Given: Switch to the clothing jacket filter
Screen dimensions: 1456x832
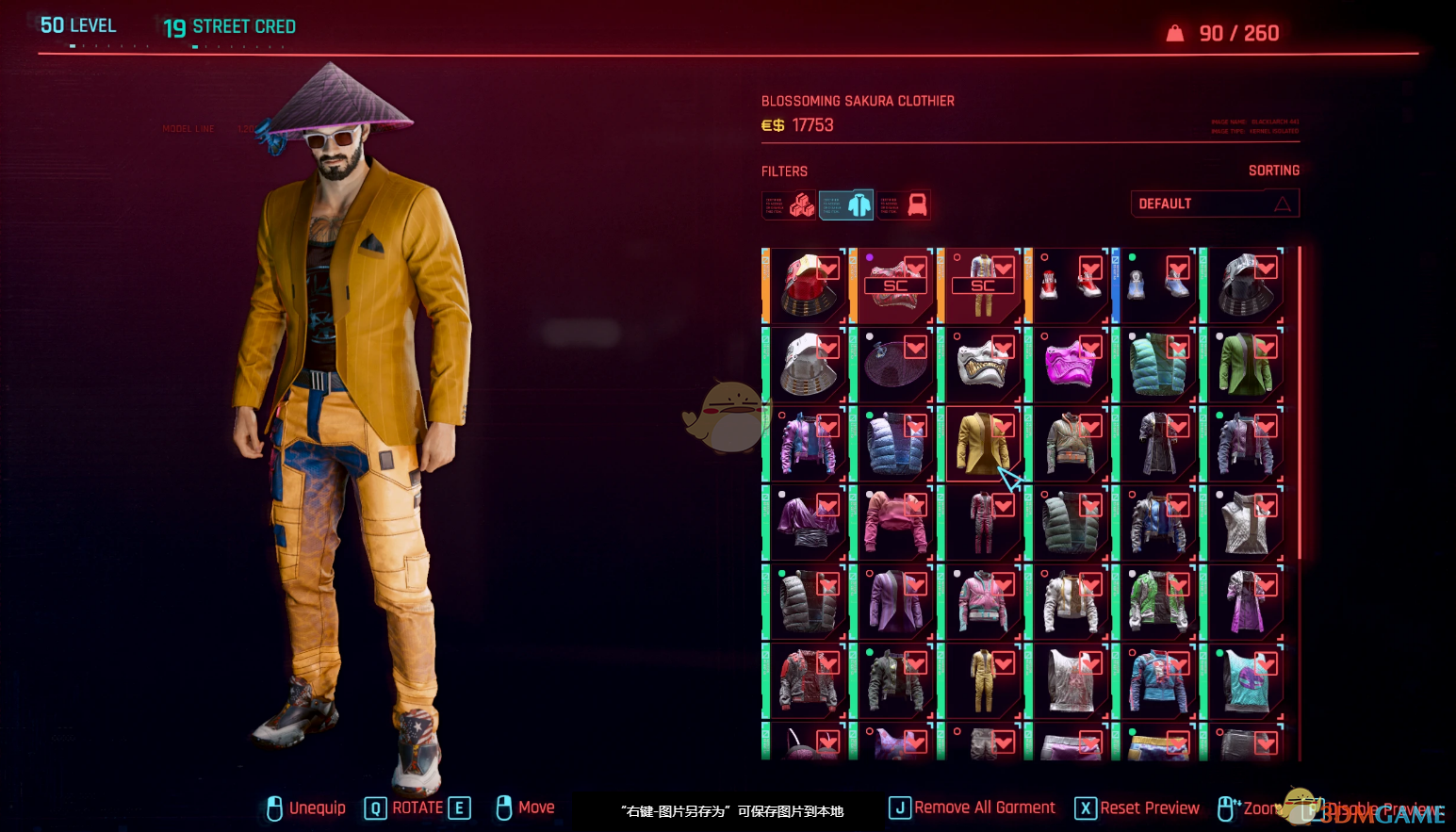Looking at the screenshot, I should 846,204.
